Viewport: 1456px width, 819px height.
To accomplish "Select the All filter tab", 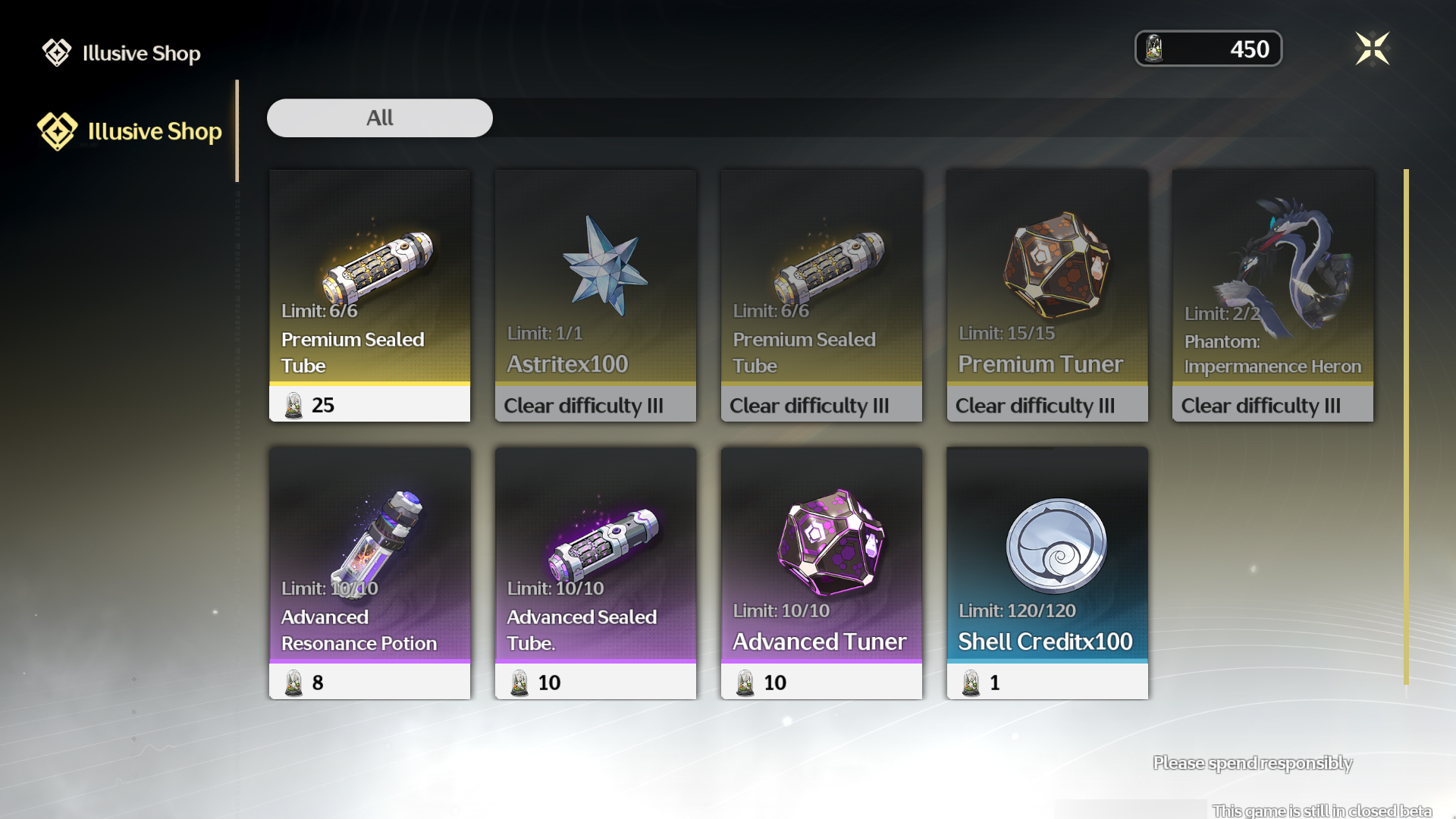I will (x=379, y=118).
